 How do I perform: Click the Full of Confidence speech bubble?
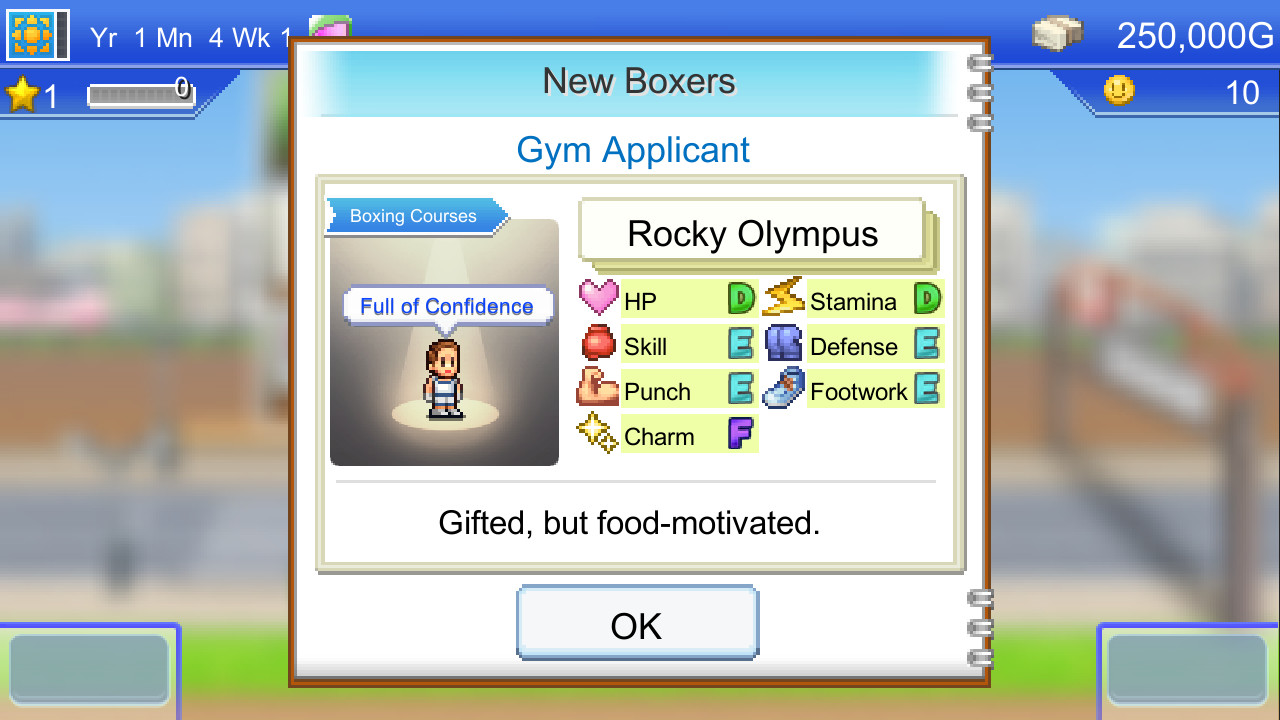tap(447, 306)
